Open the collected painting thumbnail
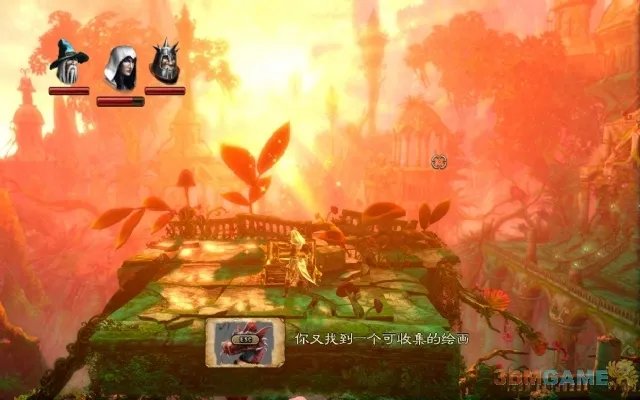This screenshot has height=400, width=640. point(246,341)
